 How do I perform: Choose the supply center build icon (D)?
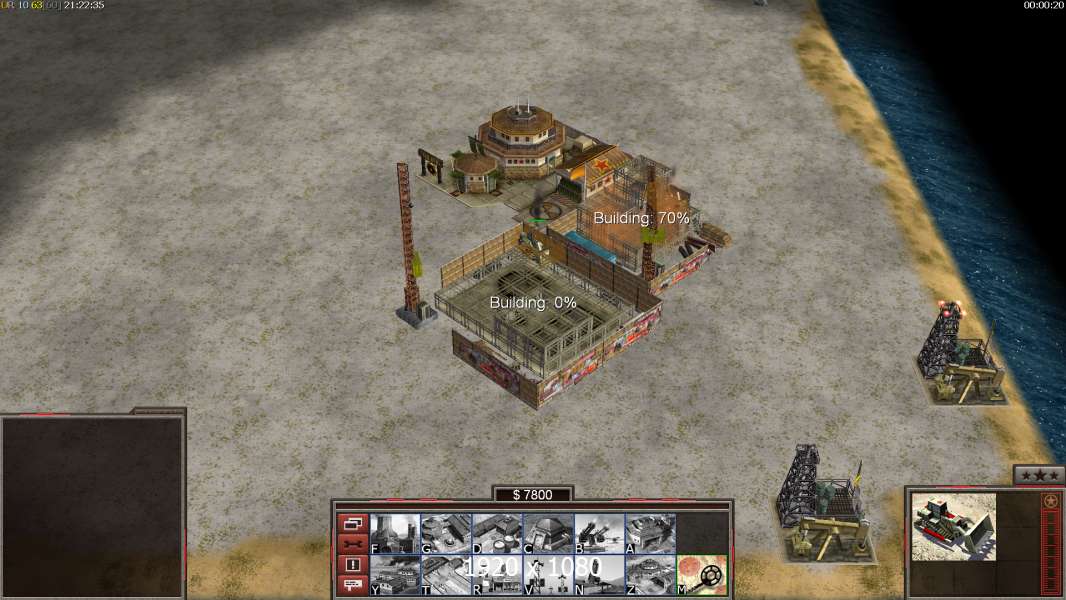(x=497, y=534)
